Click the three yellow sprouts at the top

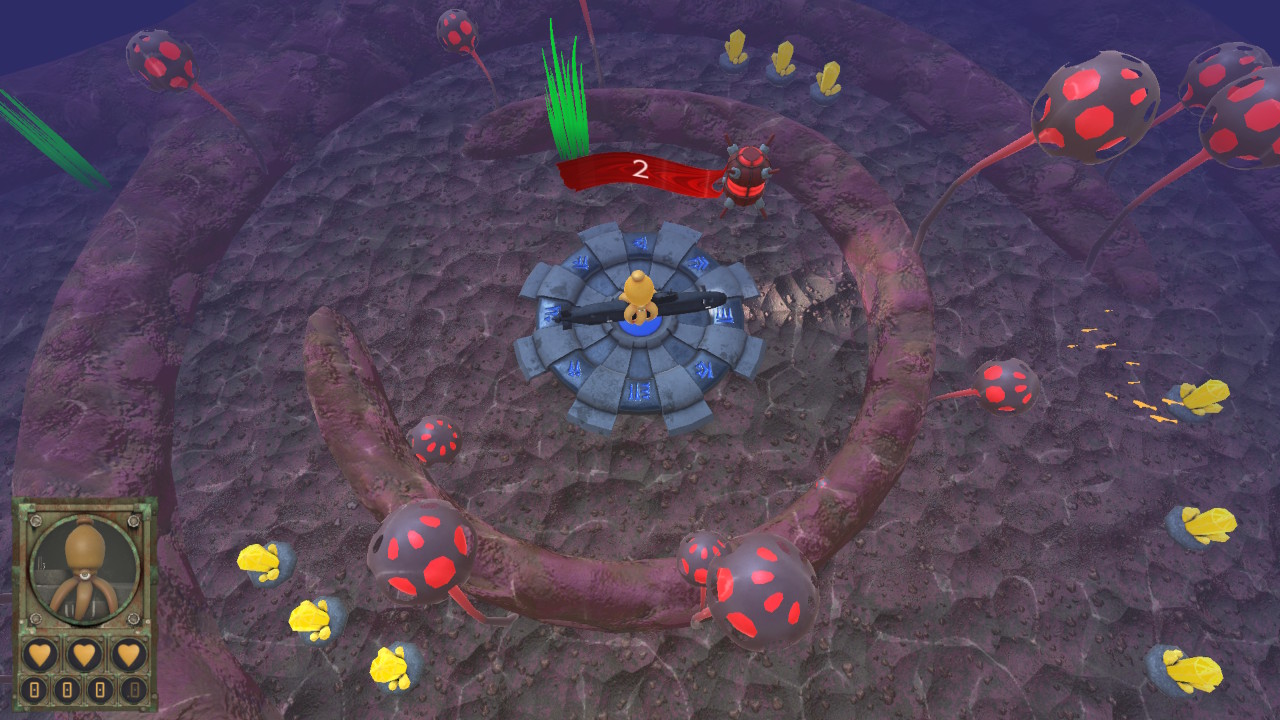tap(783, 60)
